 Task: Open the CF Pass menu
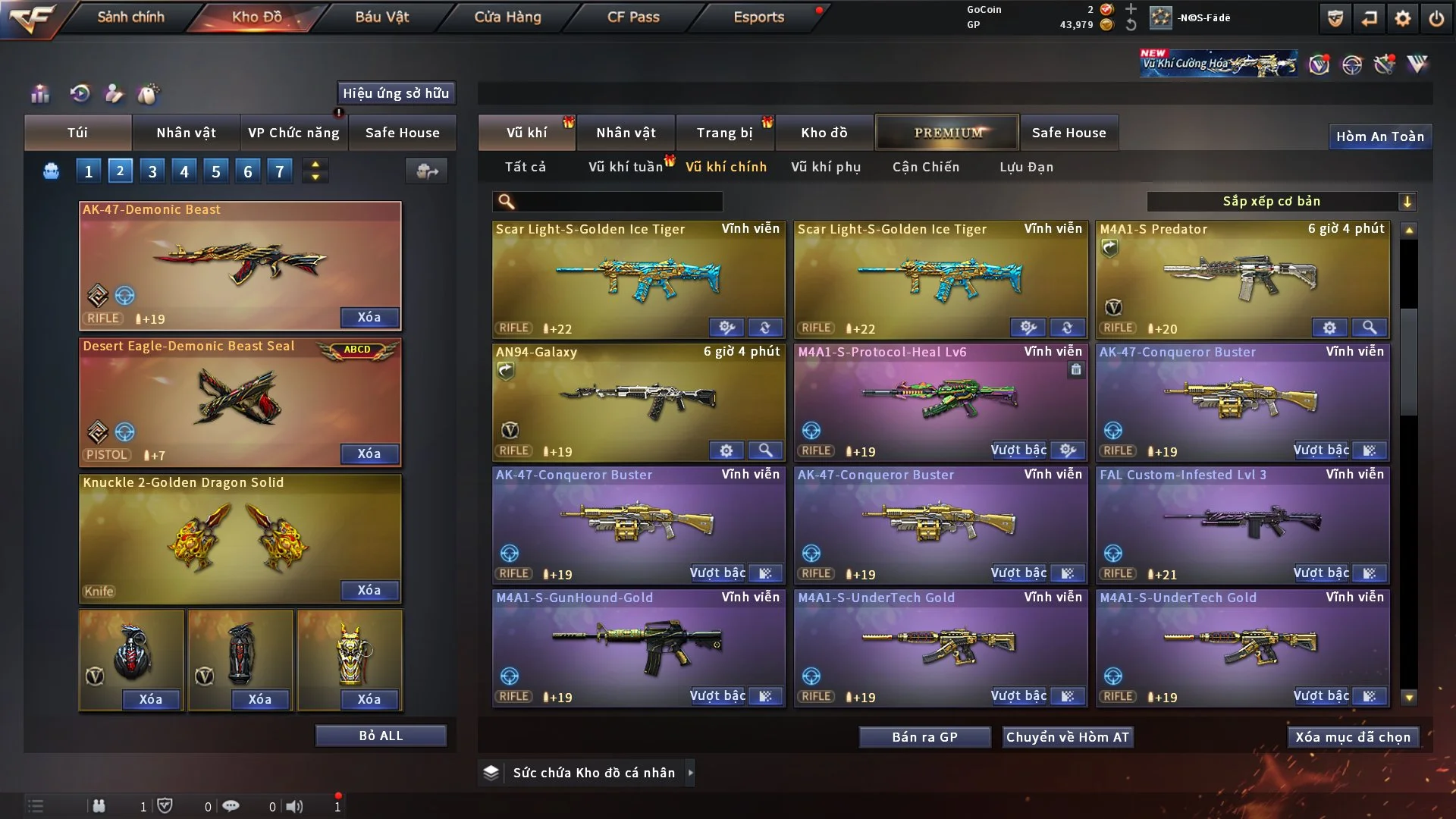[x=633, y=17]
